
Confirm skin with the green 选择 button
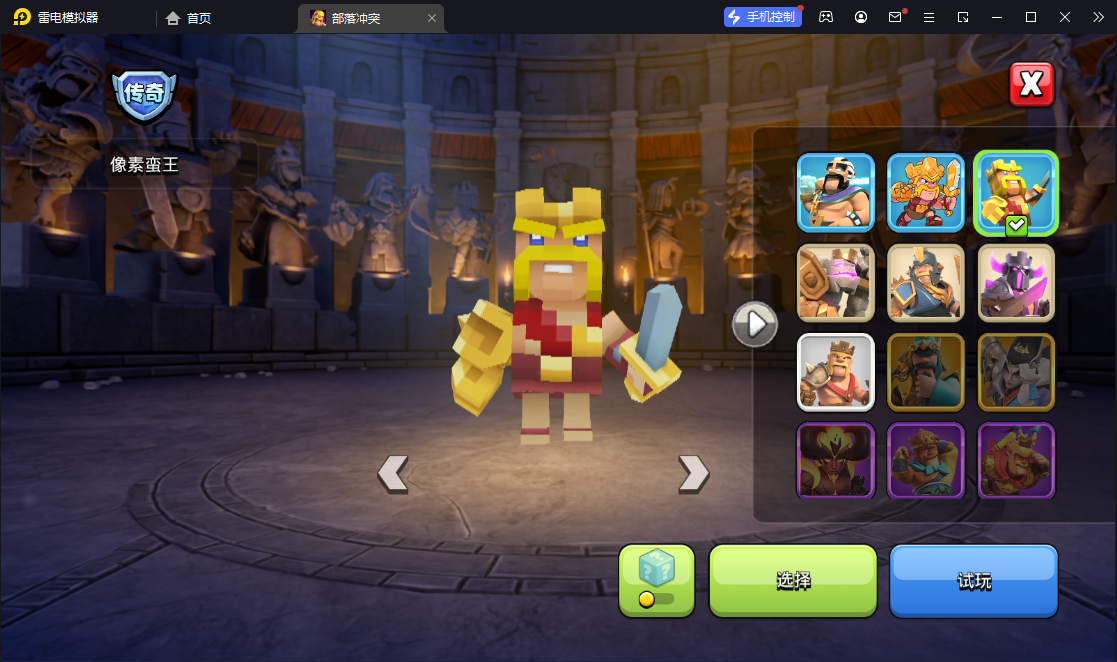click(x=793, y=580)
